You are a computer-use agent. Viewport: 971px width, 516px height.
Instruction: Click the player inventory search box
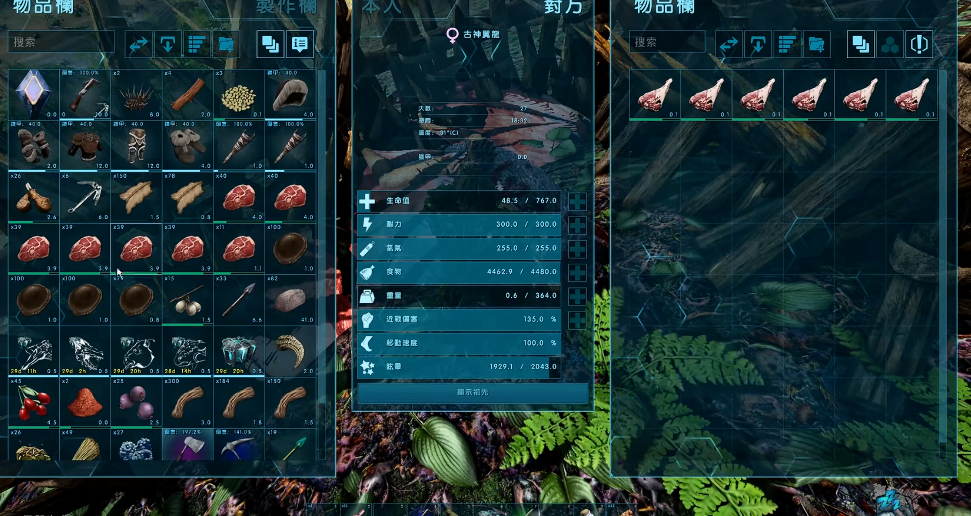click(x=61, y=43)
